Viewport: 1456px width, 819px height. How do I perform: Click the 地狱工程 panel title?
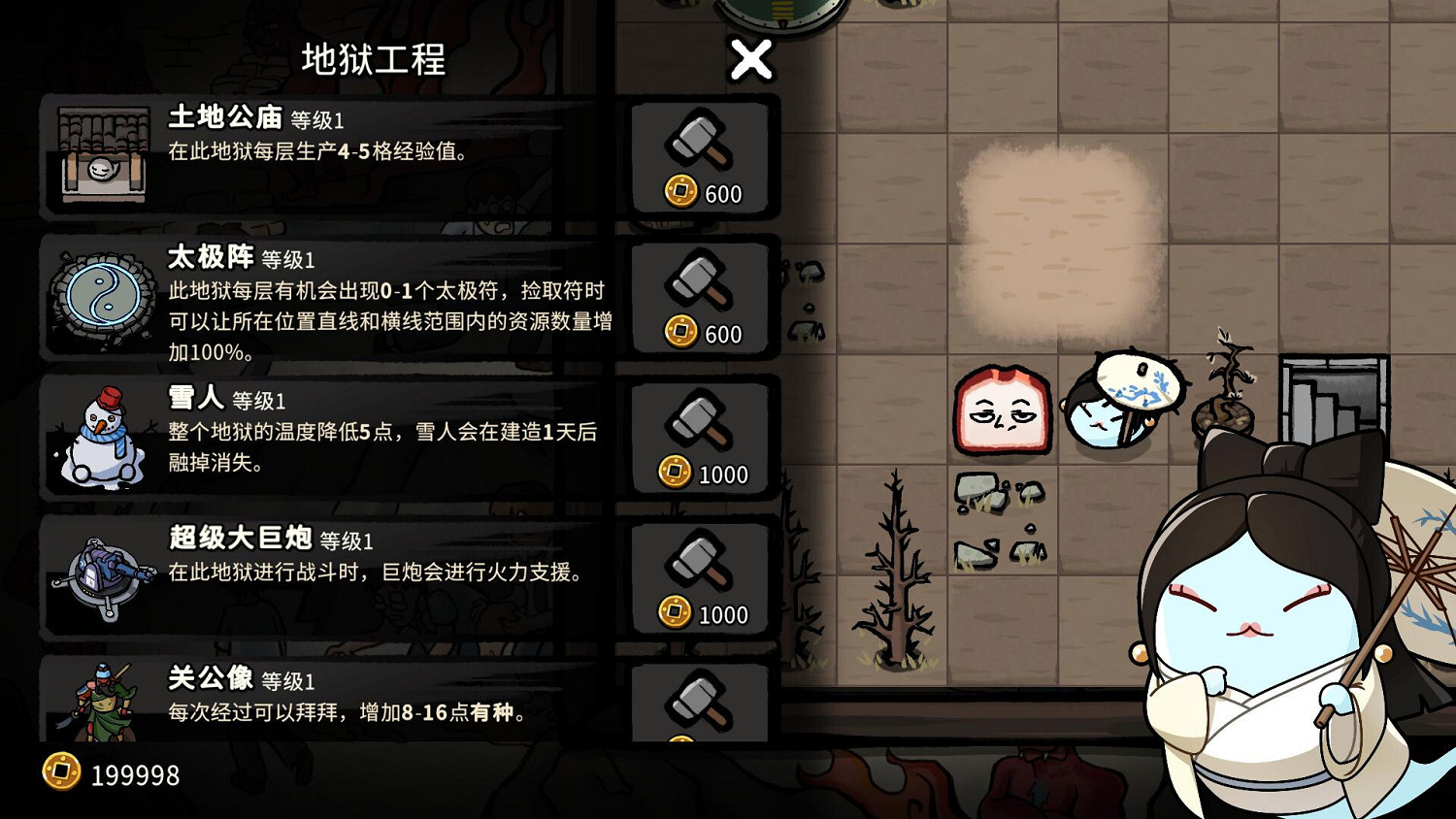tap(372, 60)
